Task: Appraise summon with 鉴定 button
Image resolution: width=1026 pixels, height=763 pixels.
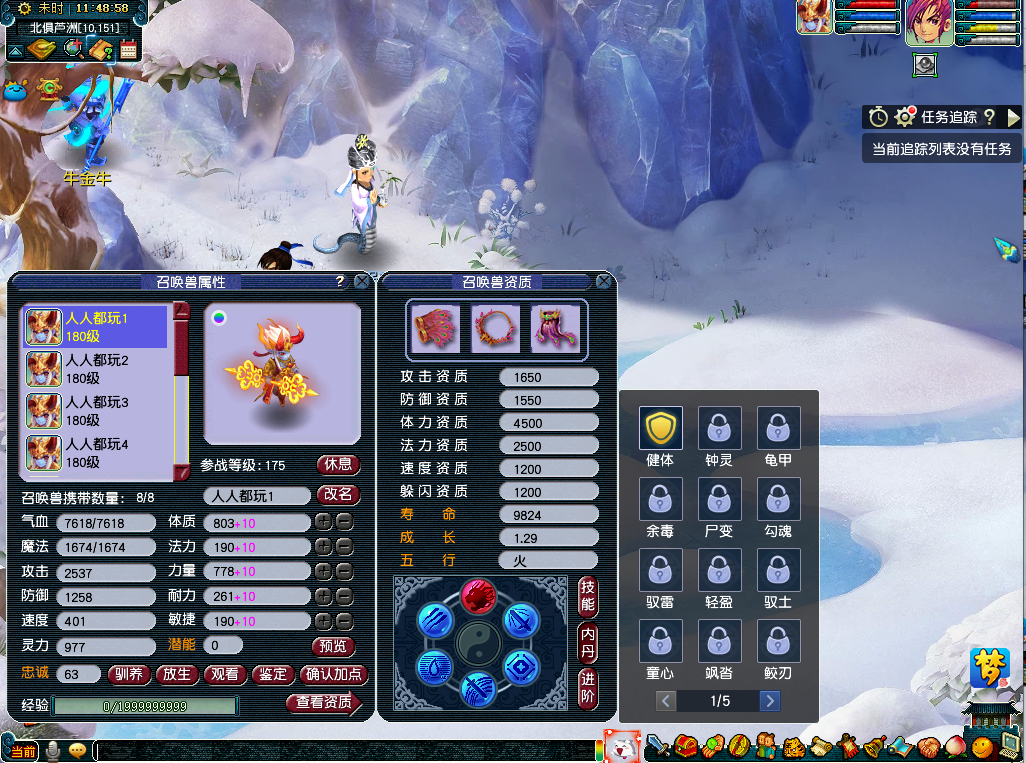Action: pyautogui.click(x=272, y=674)
